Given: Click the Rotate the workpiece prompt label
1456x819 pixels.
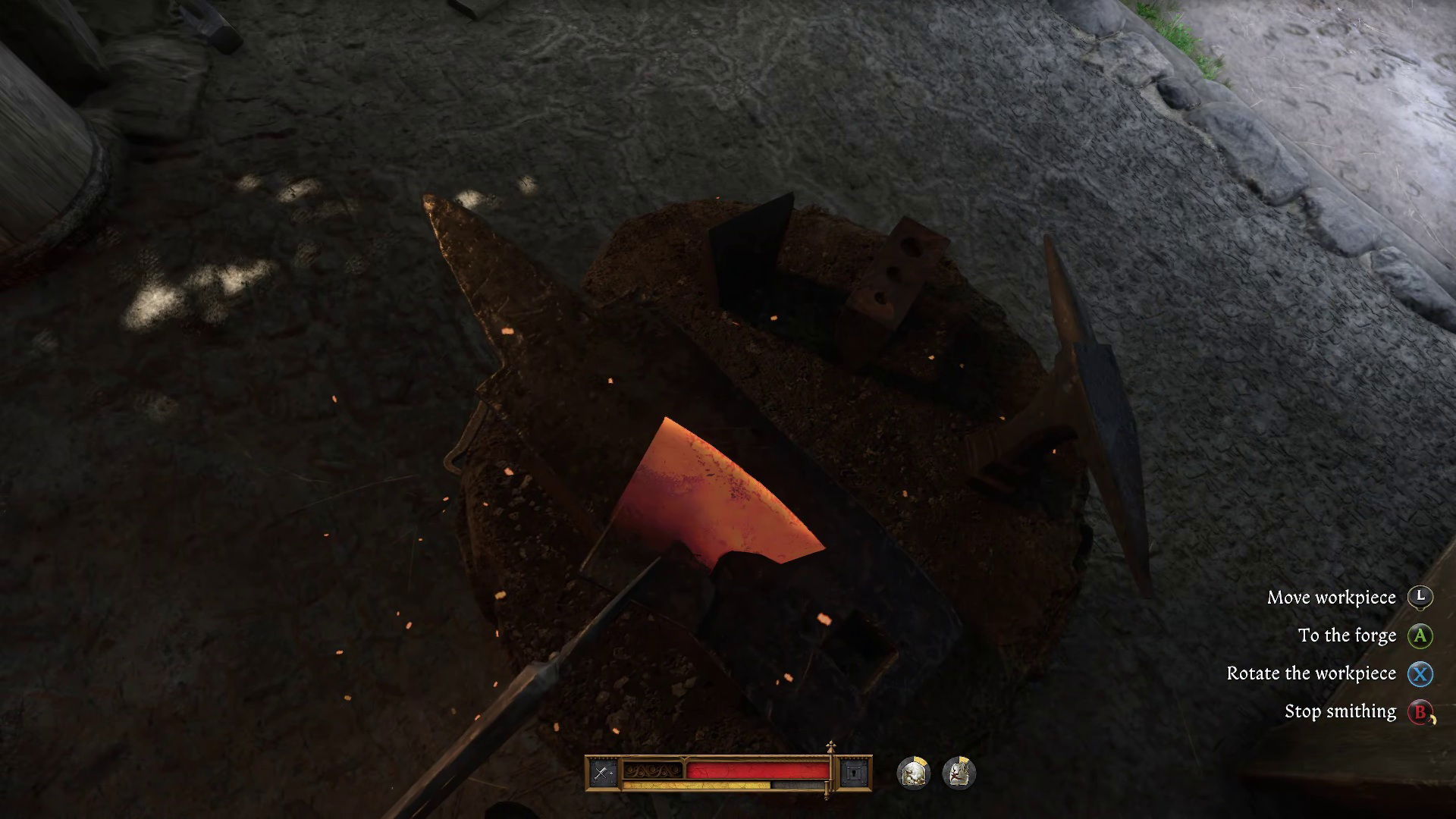Looking at the screenshot, I should tap(1312, 673).
